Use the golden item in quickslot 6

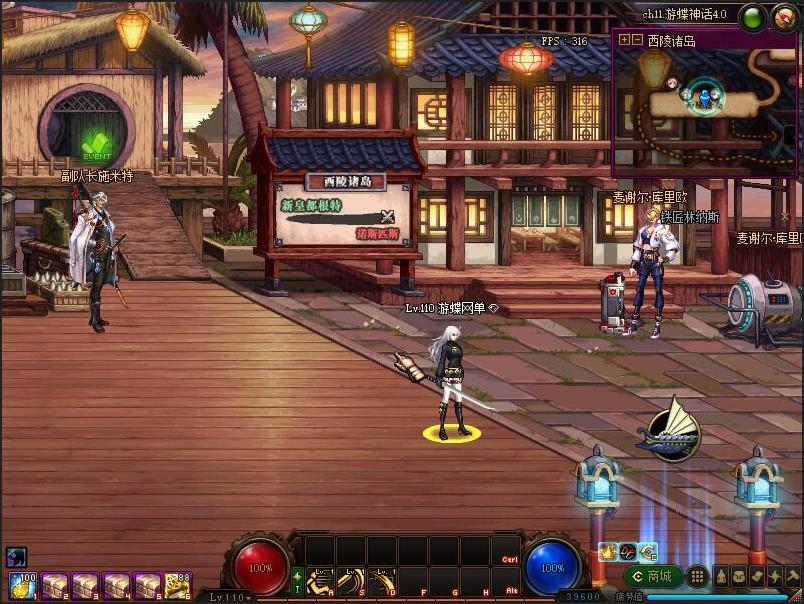point(179,585)
